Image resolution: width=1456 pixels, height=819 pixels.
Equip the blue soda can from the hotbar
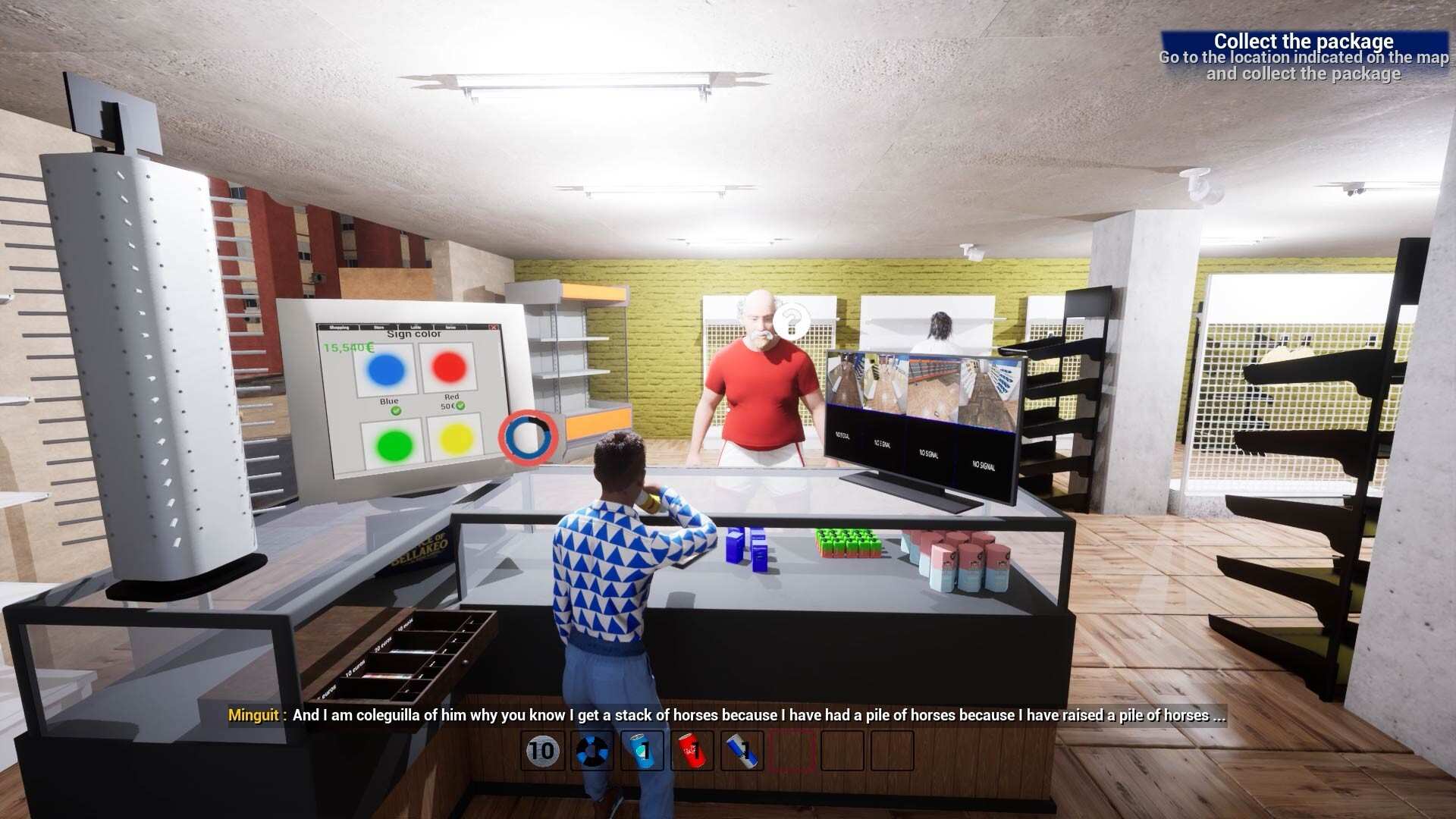[643, 751]
